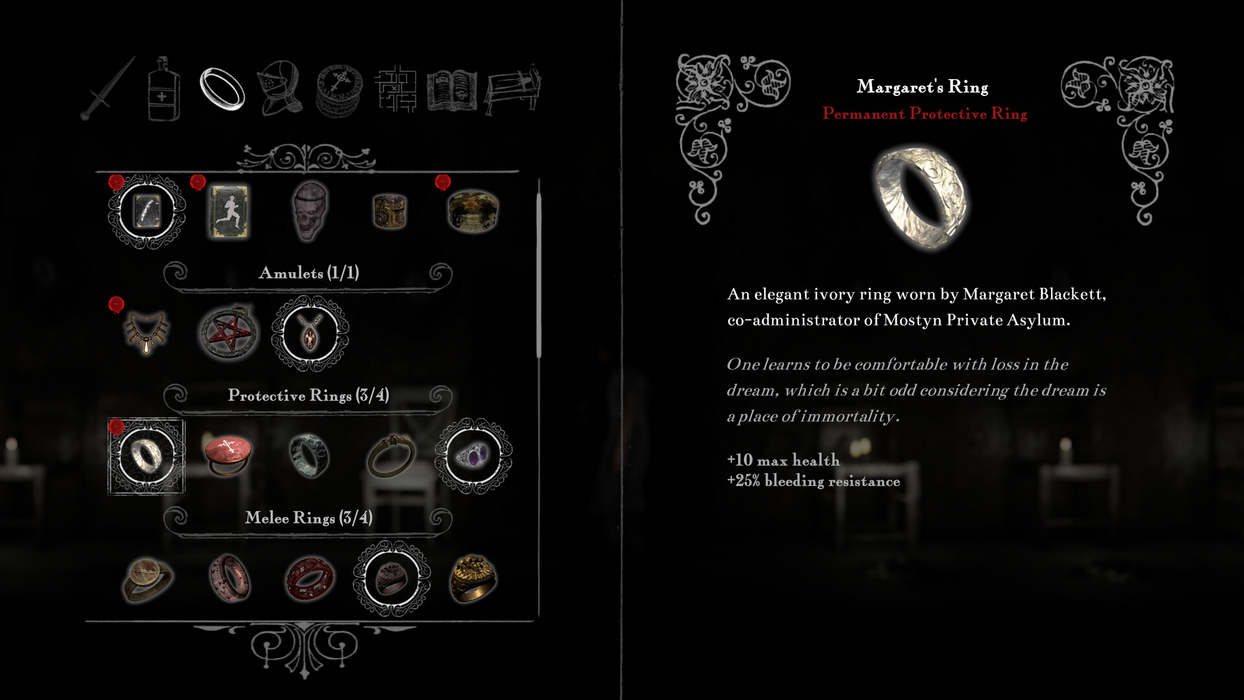1244x700 pixels.
Task: Switch to the bed tab
Action: 512,90
